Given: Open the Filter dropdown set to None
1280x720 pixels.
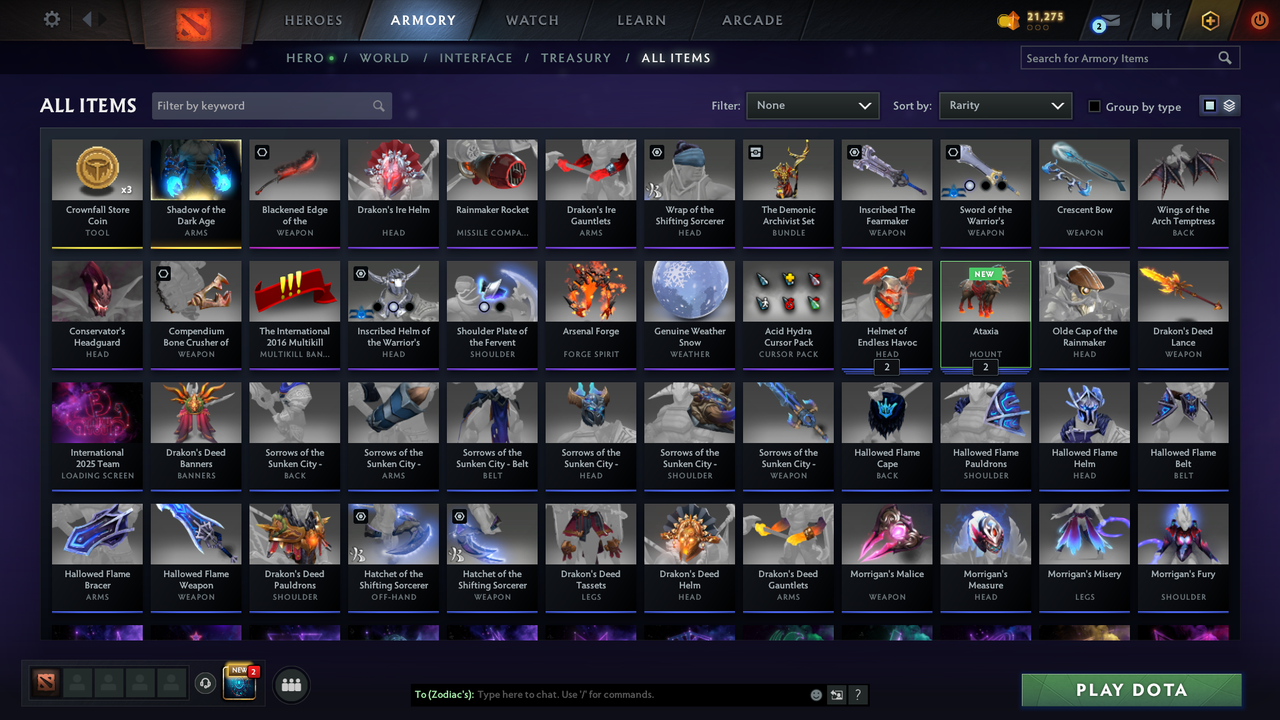Looking at the screenshot, I should click(x=812, y=104).
